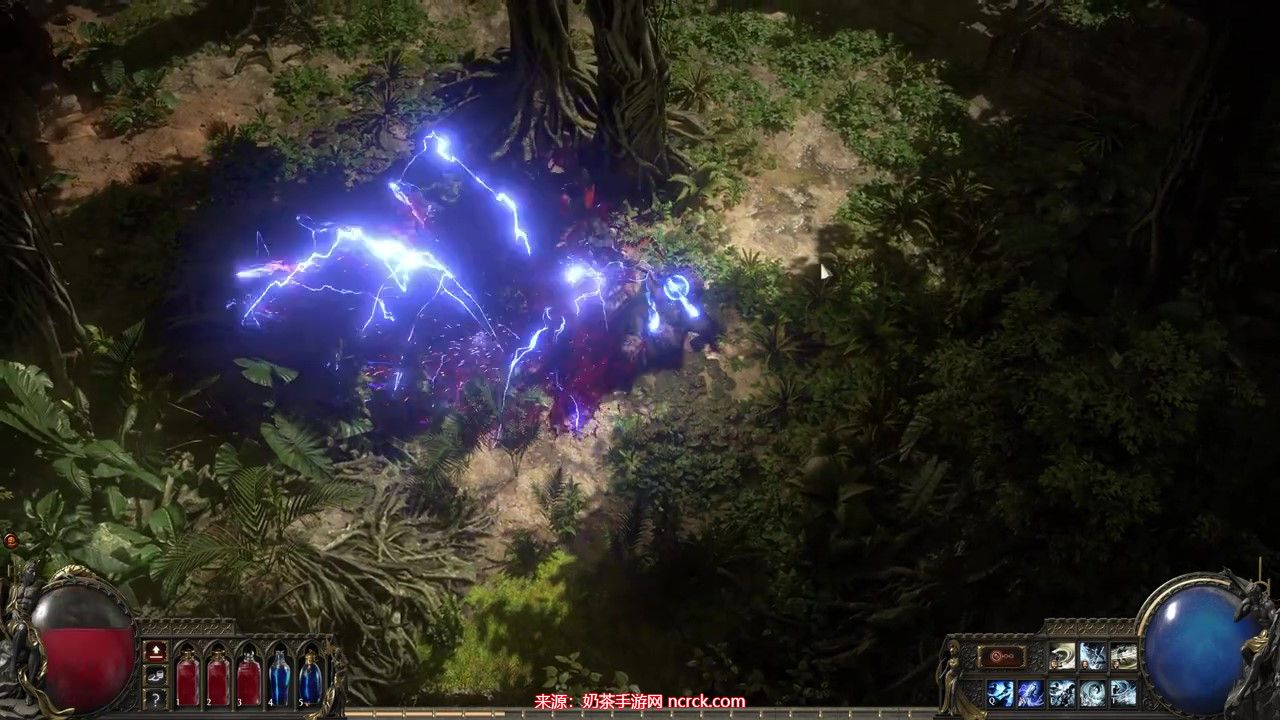Viewport: 1280px width, 720px height.
Task: Choose the skill icon labeled T
Action: point(1124,692)
